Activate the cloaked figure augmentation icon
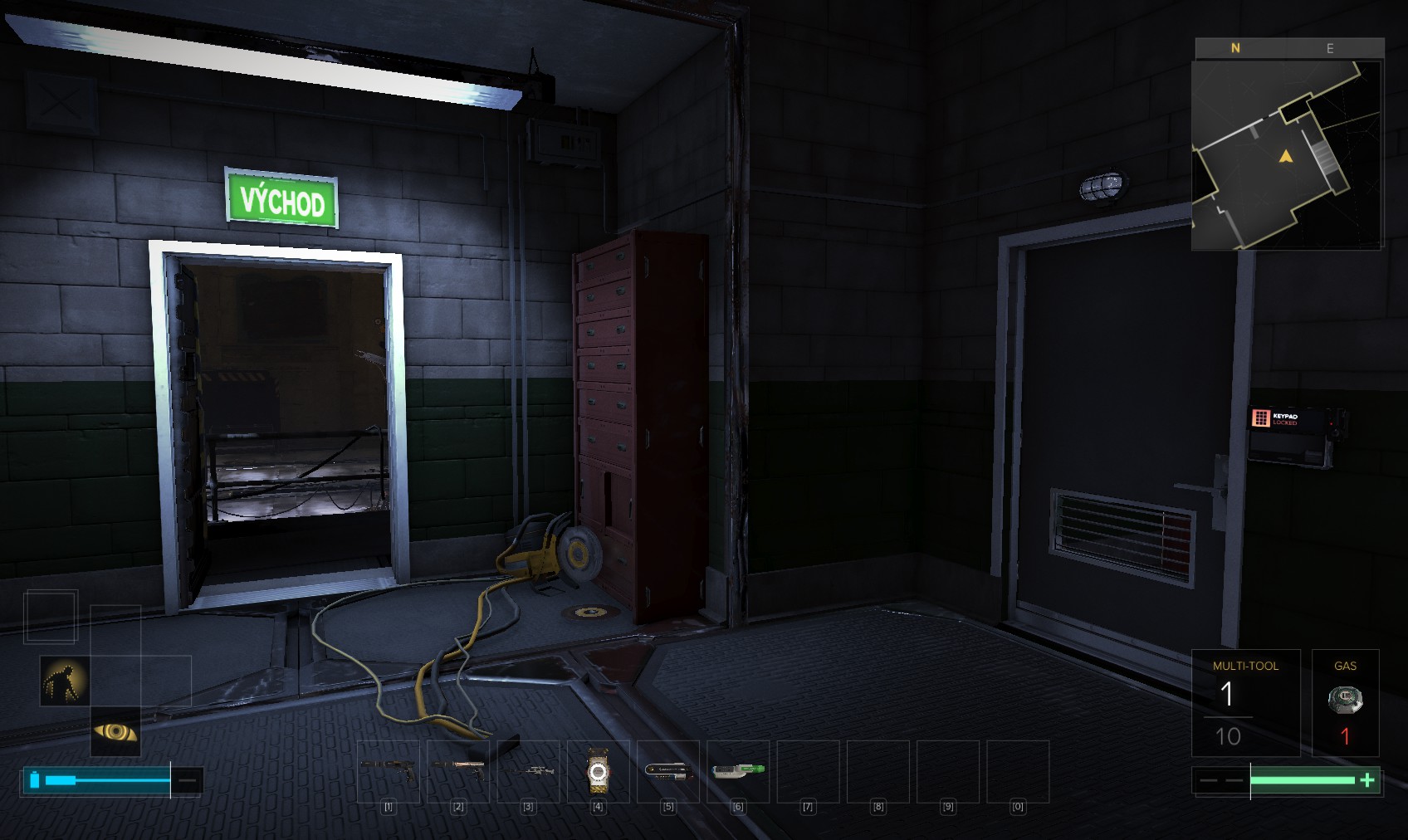1408x840 pixels. (x=65, y=681)
